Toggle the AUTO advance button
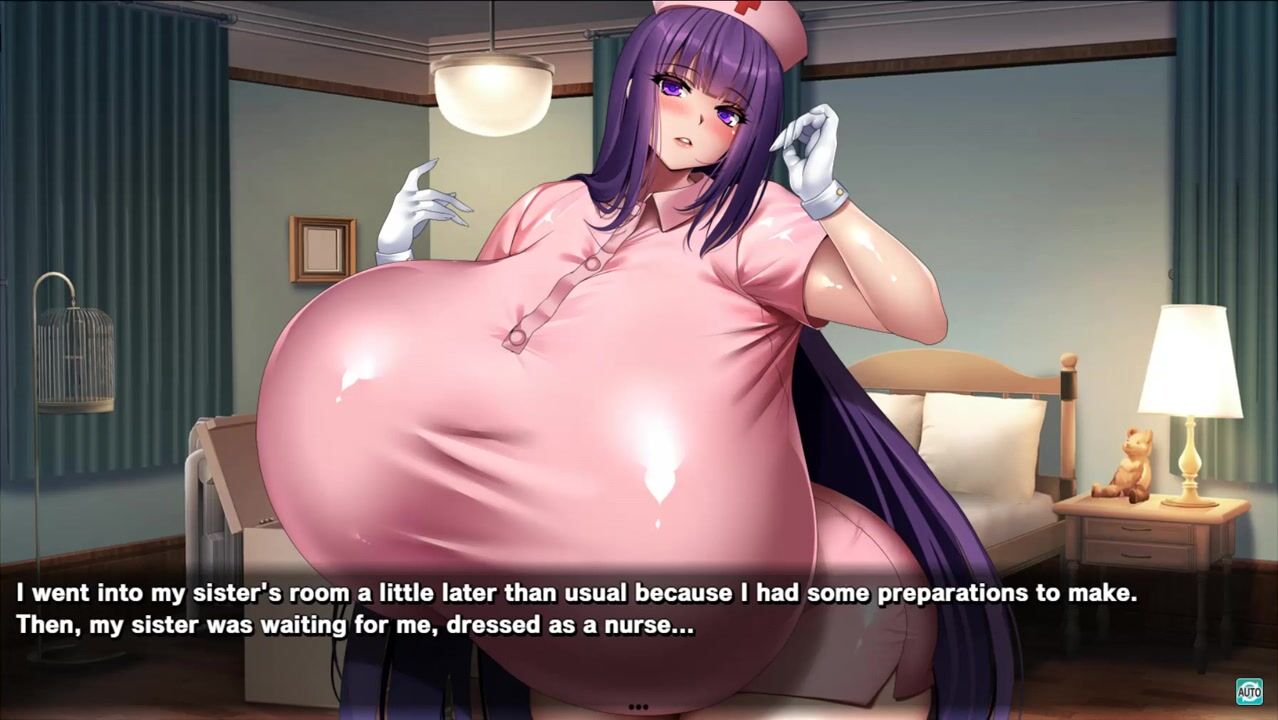This screenshot has width=1278, height=720. pyautogui.click(x=1249, y=691)
